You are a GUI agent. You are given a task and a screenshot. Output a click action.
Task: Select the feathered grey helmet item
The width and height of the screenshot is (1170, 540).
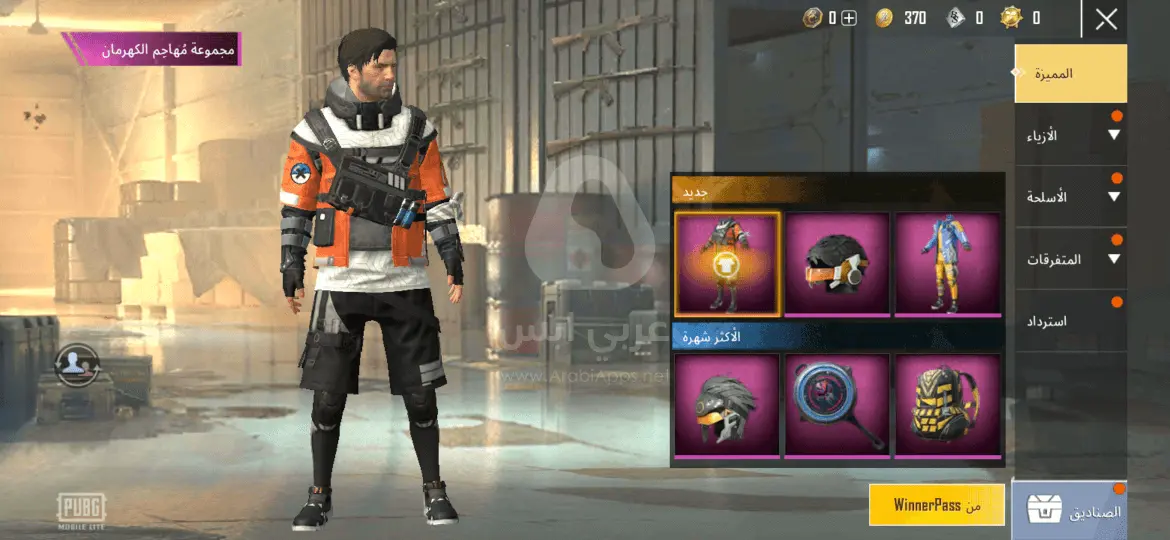click(x=727, y=406)
